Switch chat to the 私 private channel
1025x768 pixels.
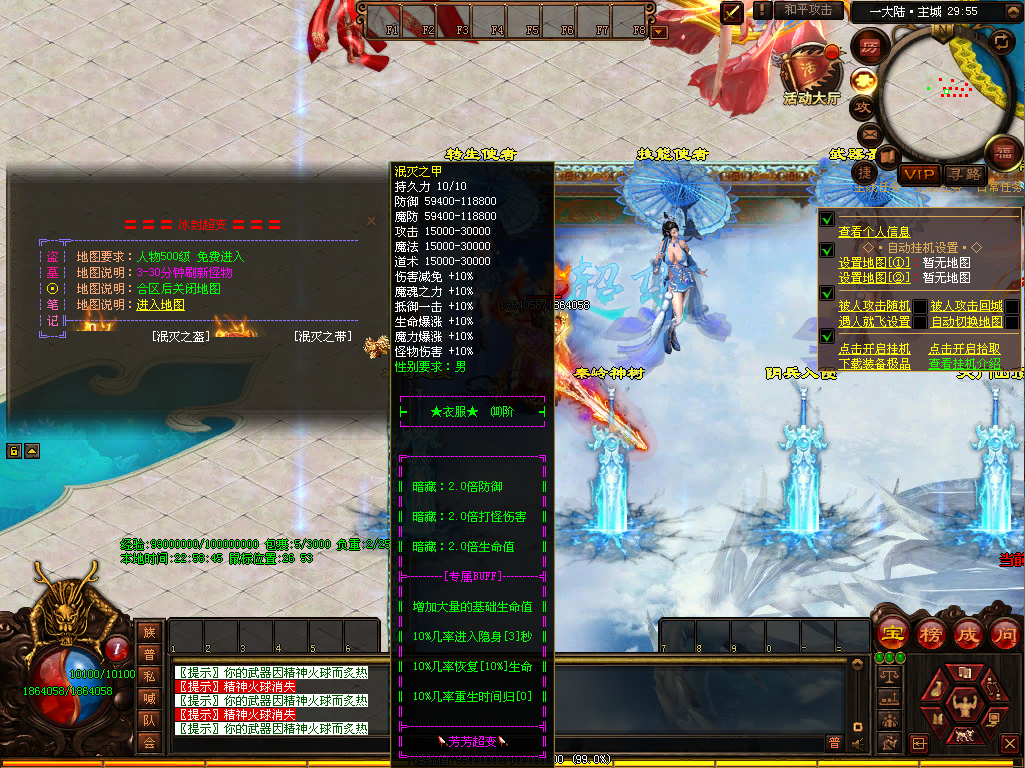point(149,676)
